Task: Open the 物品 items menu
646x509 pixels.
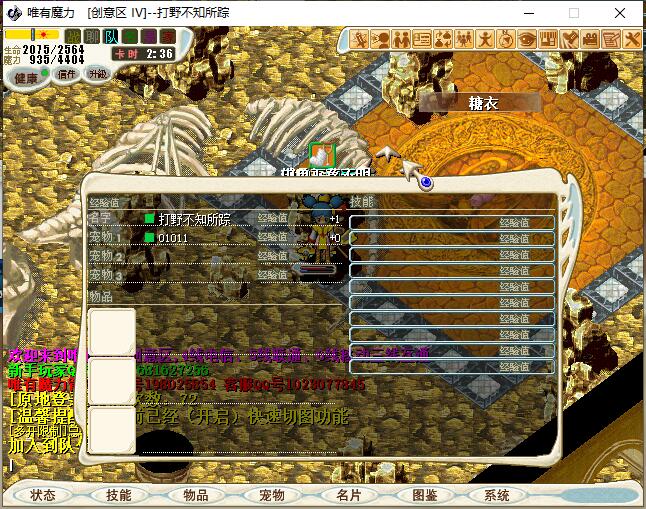Action: point(196,495)
